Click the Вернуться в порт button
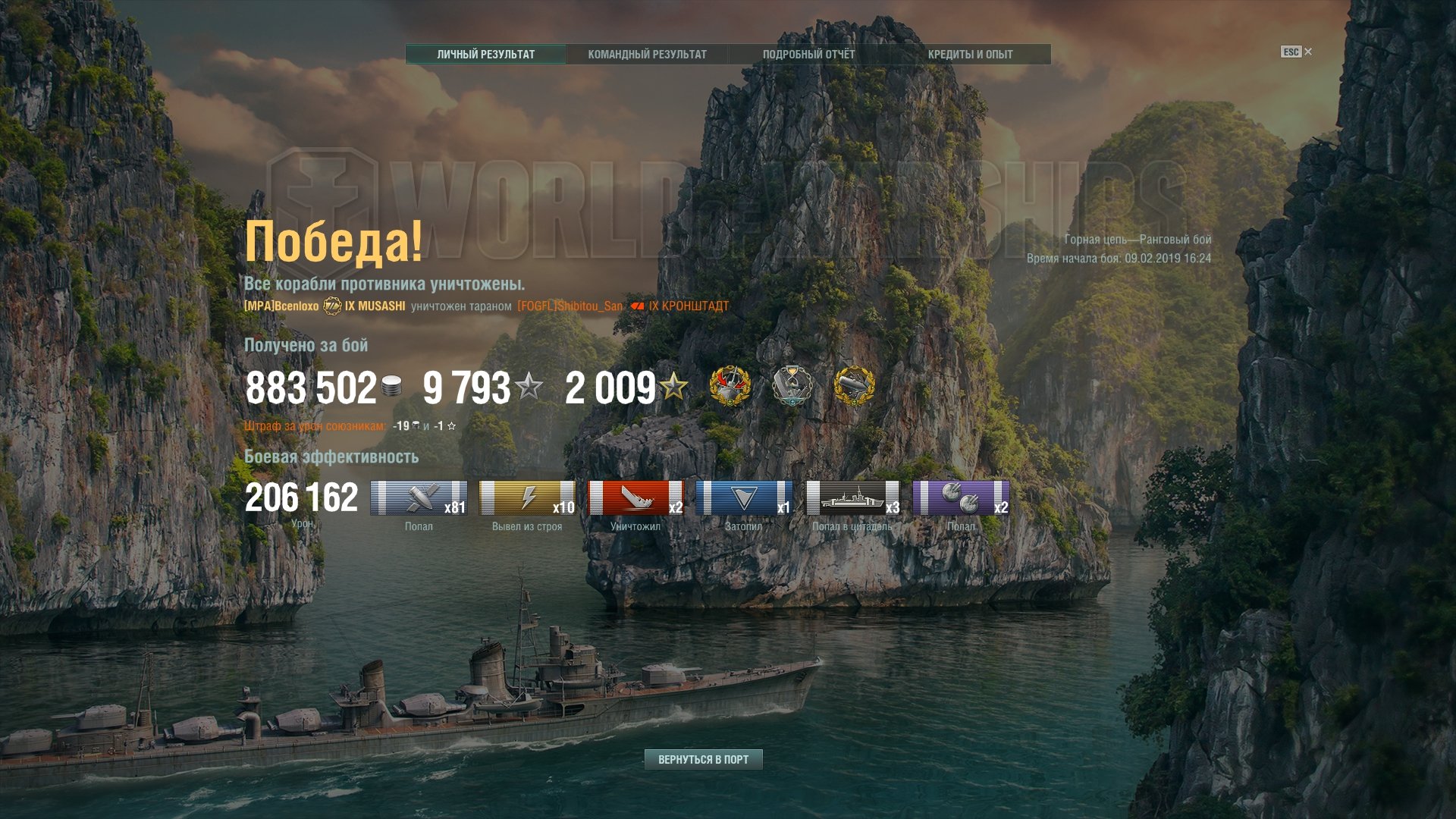This screenshot has height=819, width=1456. [x=703, y=759]
